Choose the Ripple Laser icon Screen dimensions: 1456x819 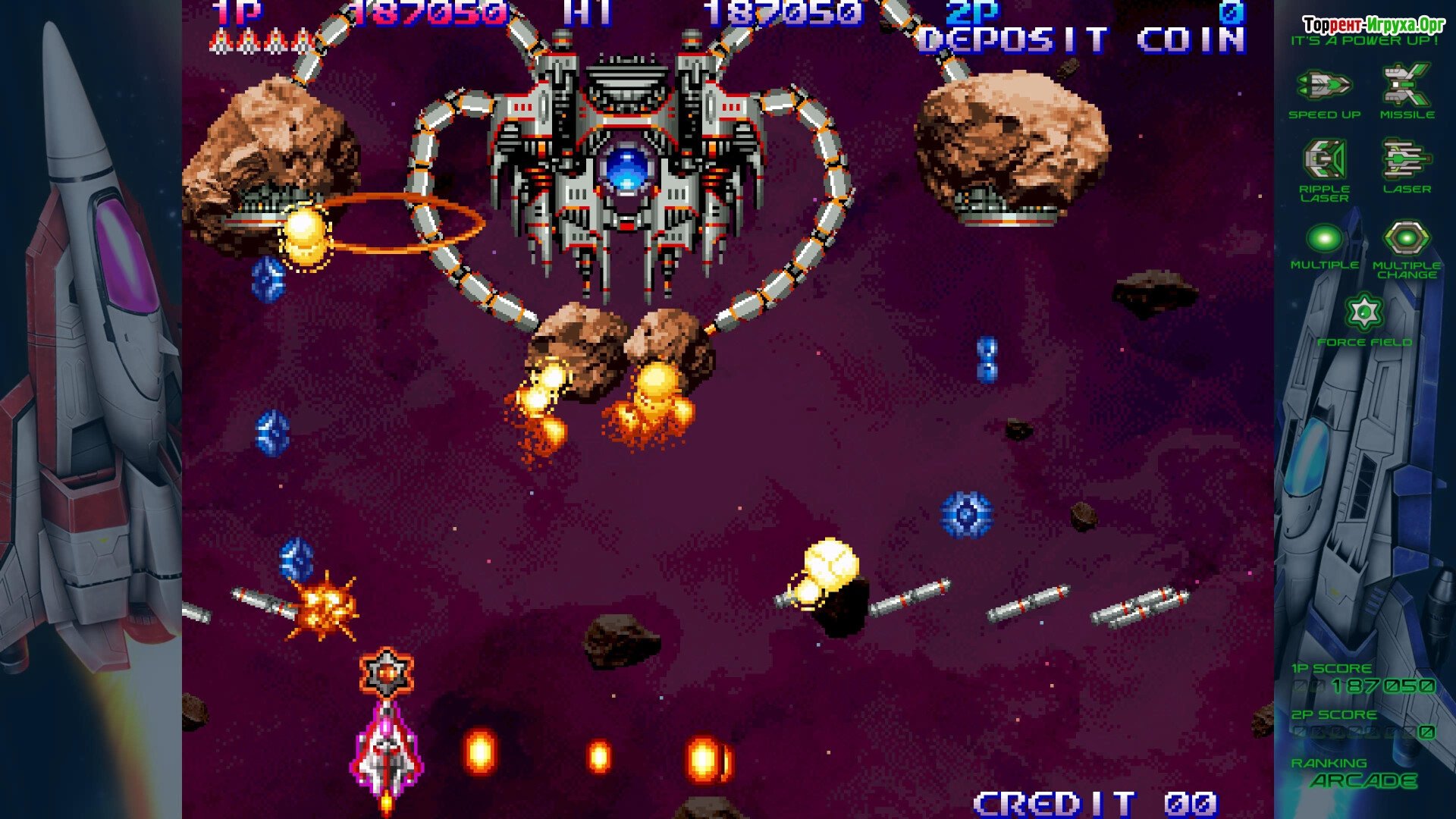(x=1324, y=159)
